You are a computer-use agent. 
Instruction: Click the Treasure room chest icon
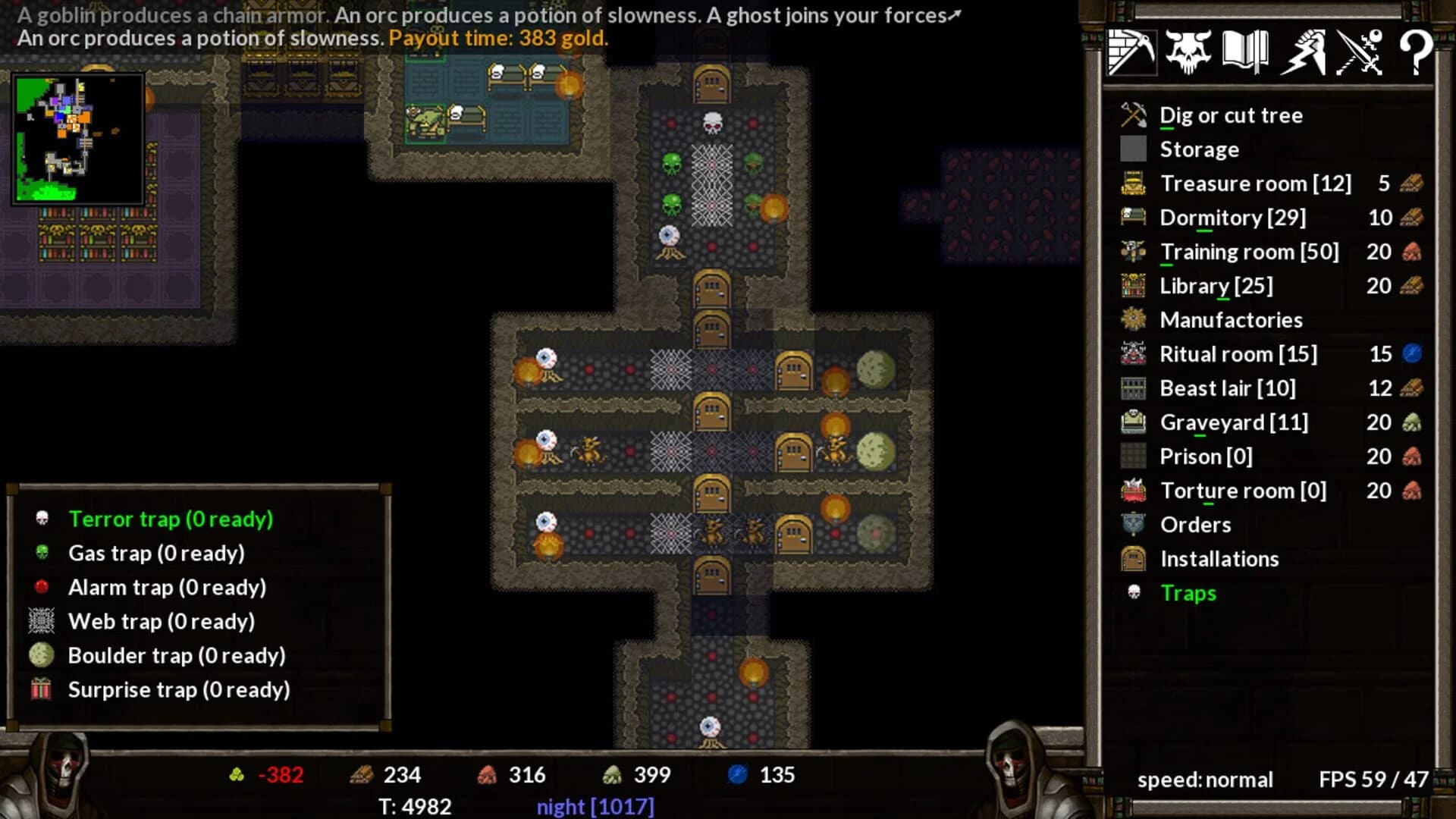[1134, 183]
